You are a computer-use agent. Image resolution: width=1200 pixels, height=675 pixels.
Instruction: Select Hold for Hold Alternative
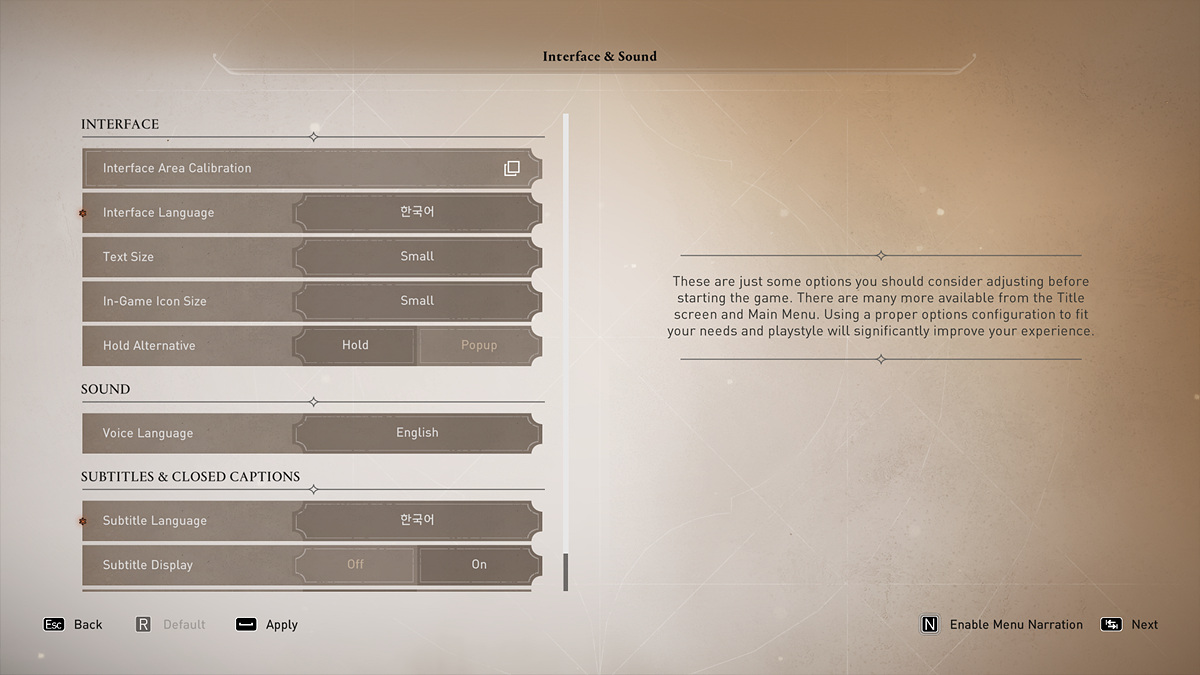tap(355, 345)
